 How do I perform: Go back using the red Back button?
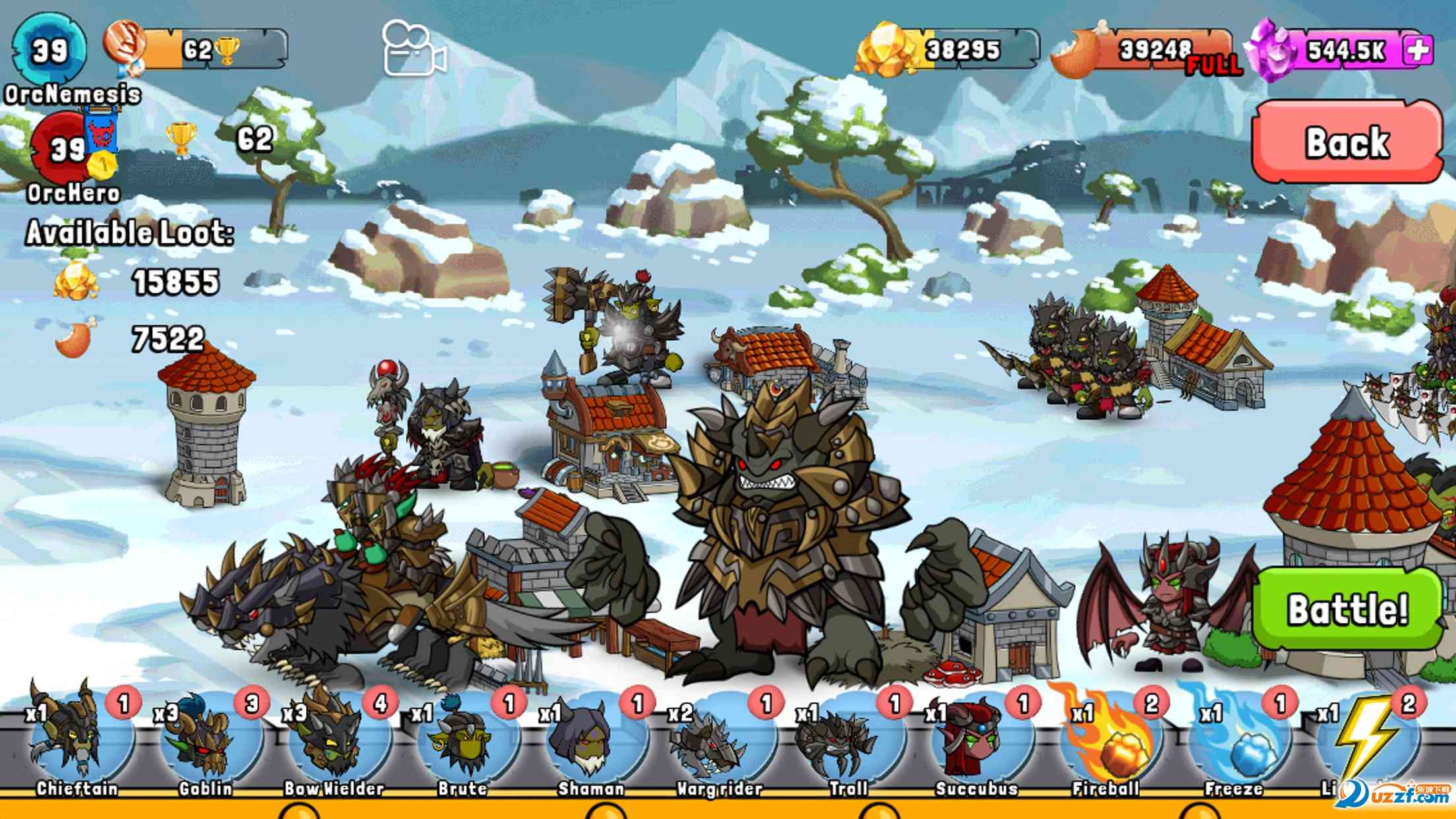pos(1347,142)
